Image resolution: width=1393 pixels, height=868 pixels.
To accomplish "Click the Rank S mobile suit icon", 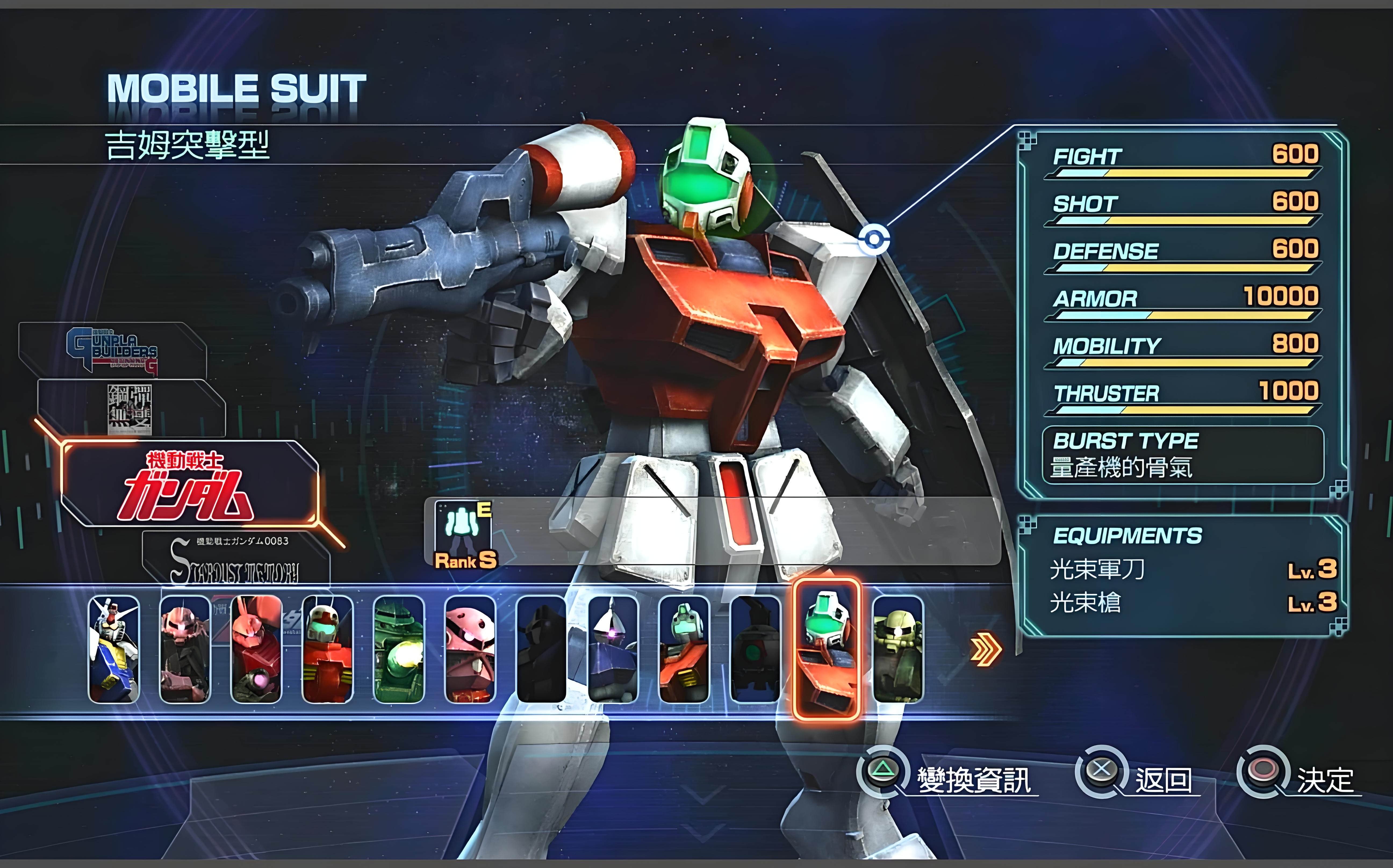I will [464, 534].
